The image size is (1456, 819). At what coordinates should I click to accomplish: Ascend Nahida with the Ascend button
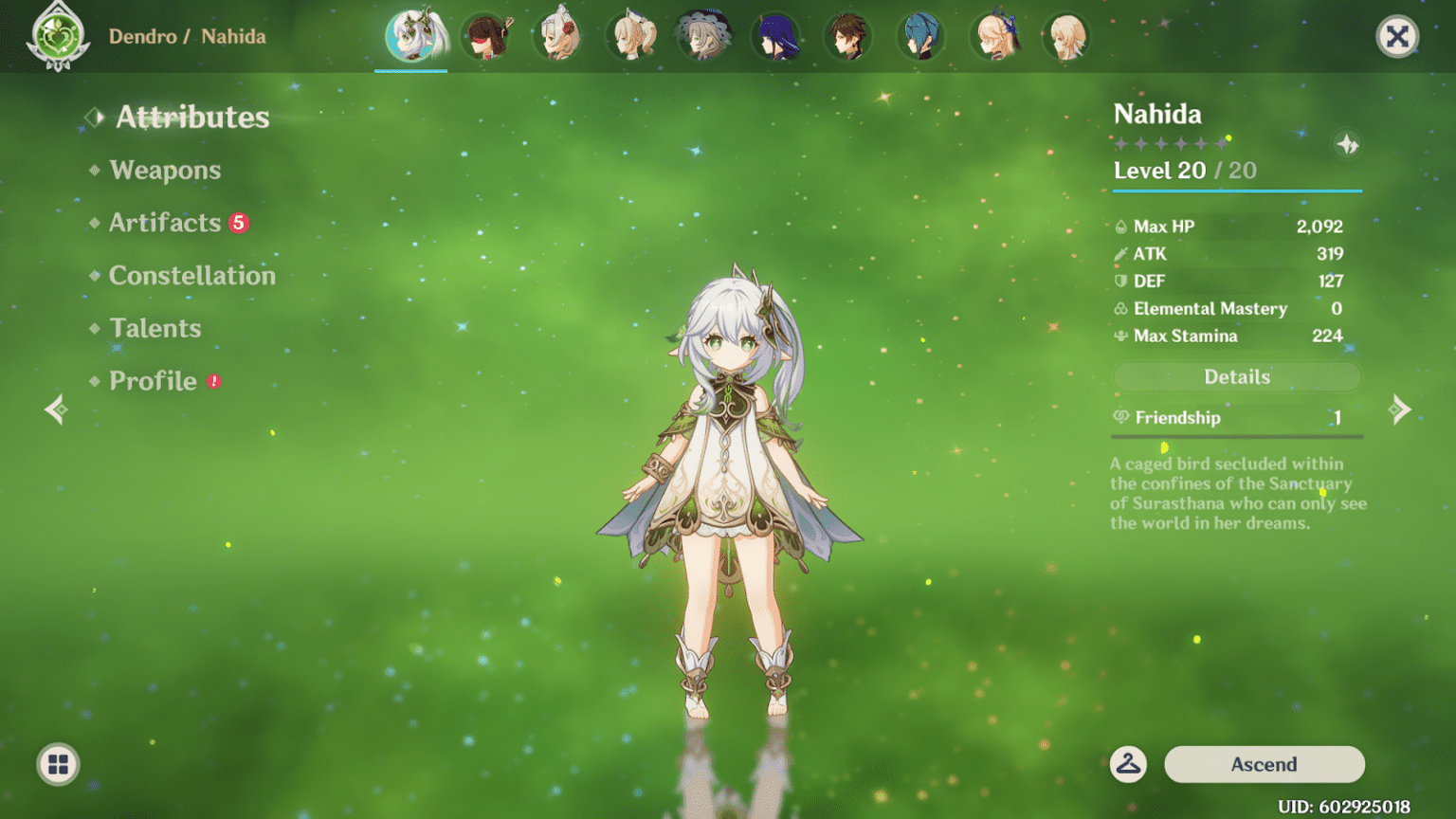pyautogui.click(x=1264, y=764)
